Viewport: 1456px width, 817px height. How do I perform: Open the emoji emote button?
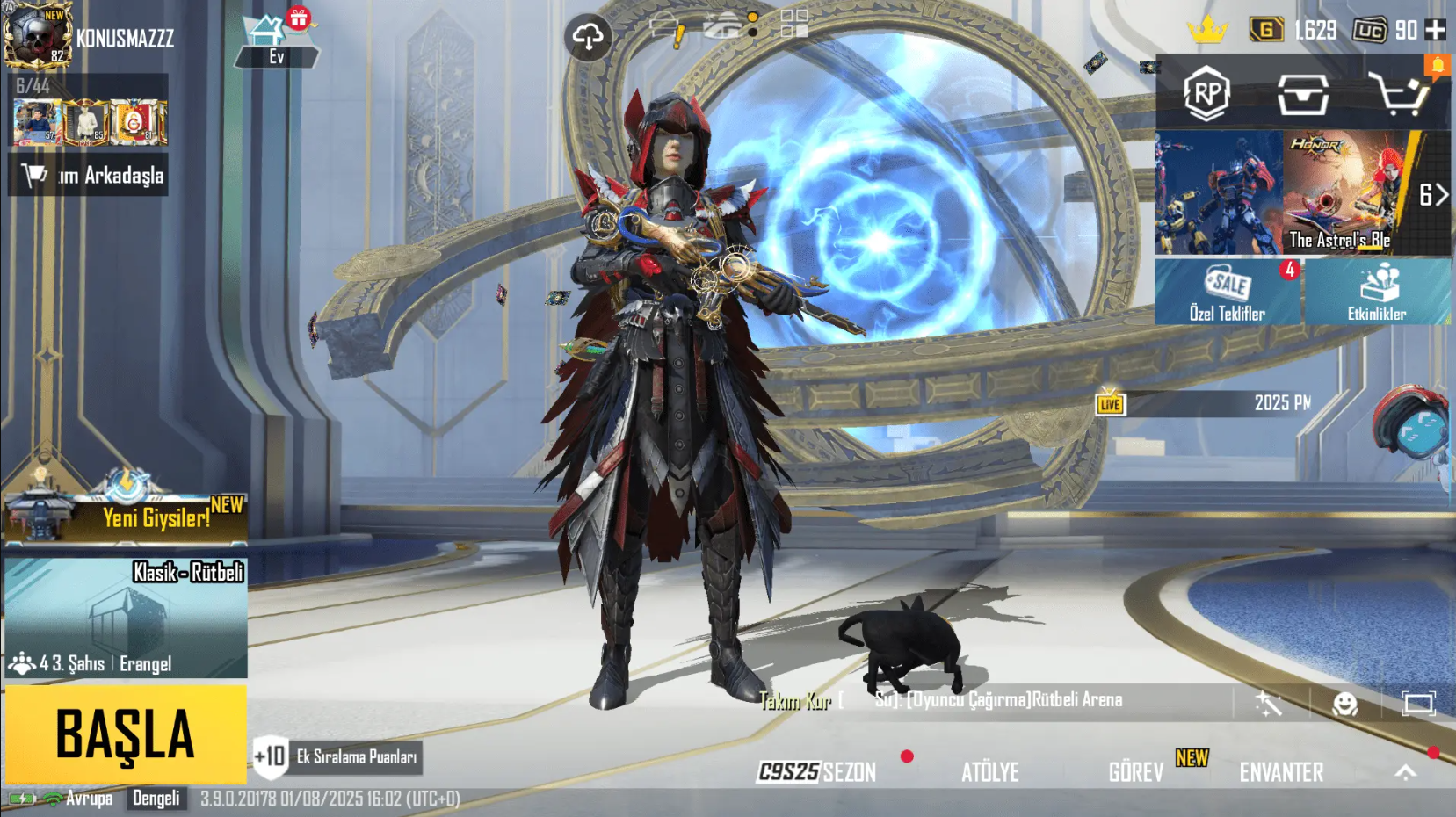tap(1344, 703)
